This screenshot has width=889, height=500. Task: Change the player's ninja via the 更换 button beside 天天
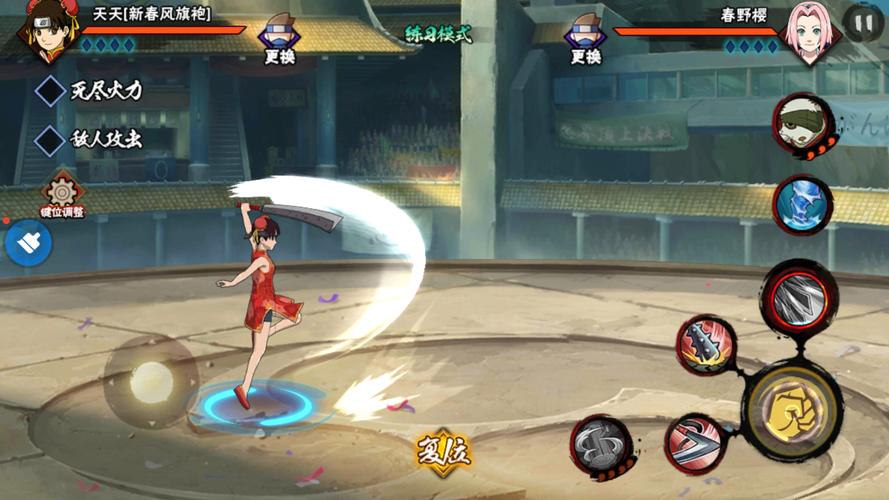tap(278, 40)
